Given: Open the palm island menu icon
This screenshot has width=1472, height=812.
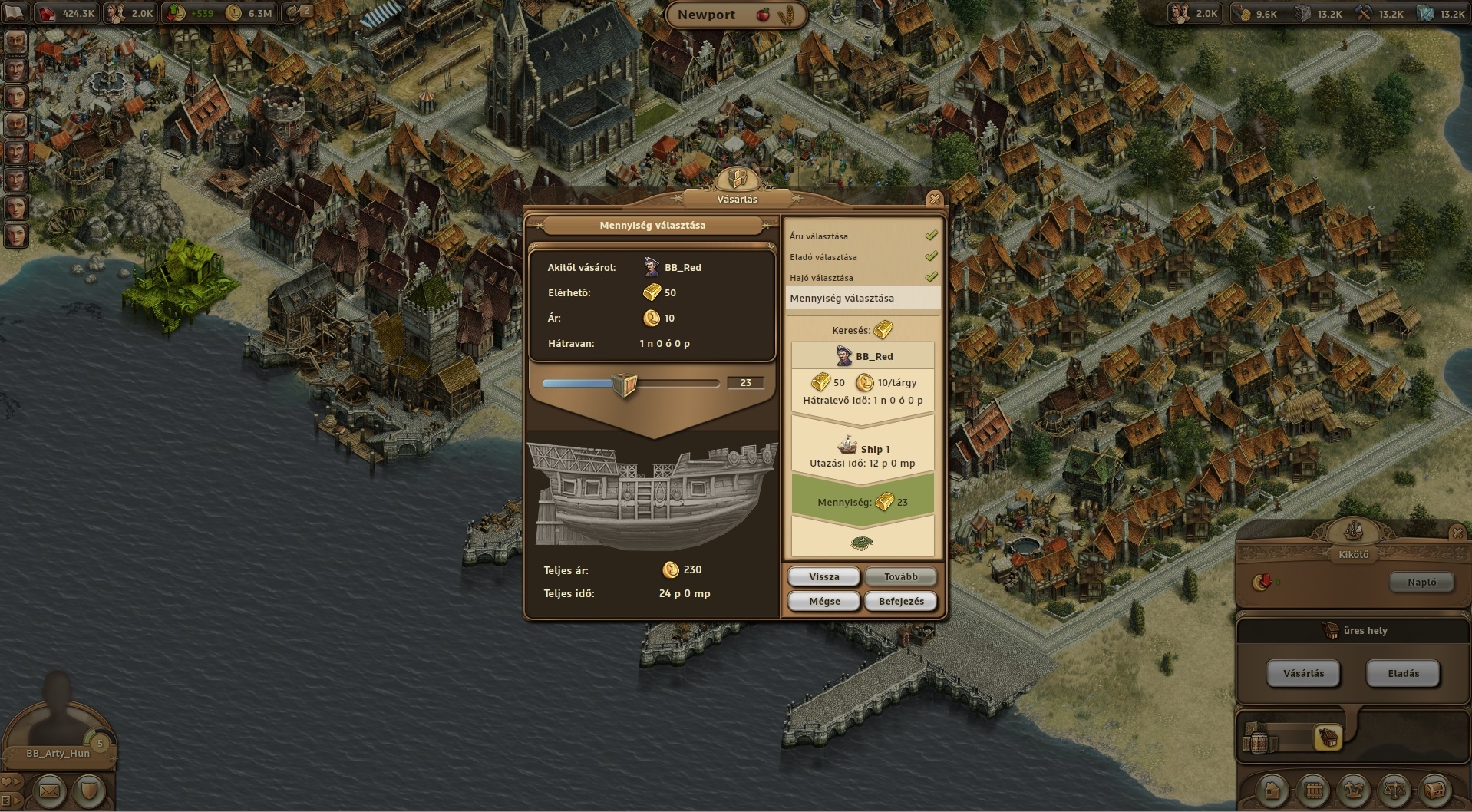Looking at the screenshot, I should 1354,790.
